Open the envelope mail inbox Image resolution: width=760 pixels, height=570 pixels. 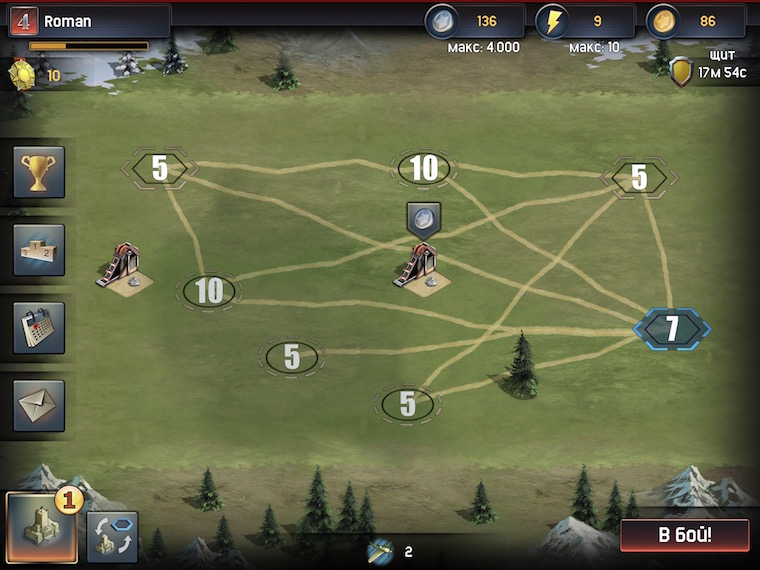tap(39, 405)
